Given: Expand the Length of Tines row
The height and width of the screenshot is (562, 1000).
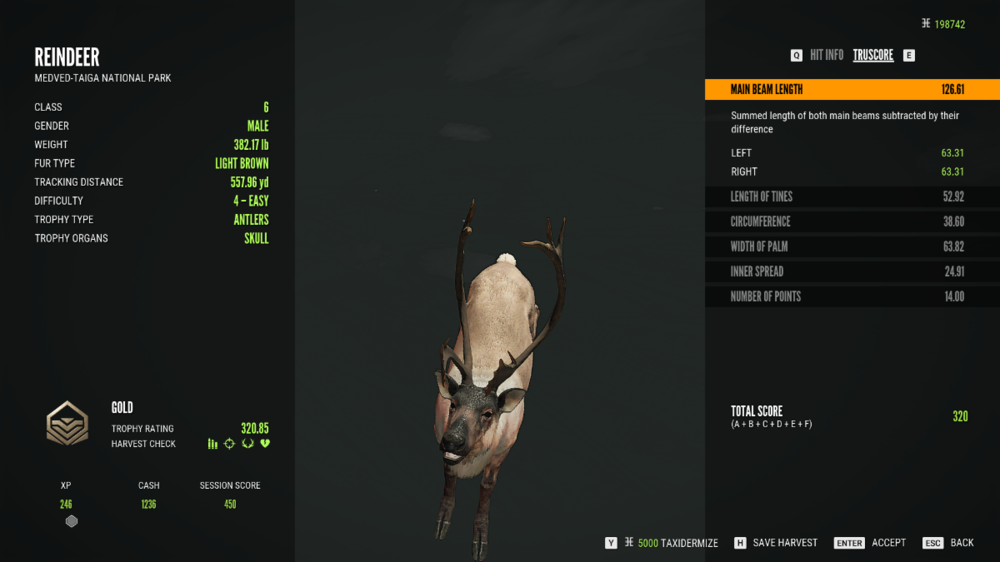Looking at the screenshot, I should (851, 197).
